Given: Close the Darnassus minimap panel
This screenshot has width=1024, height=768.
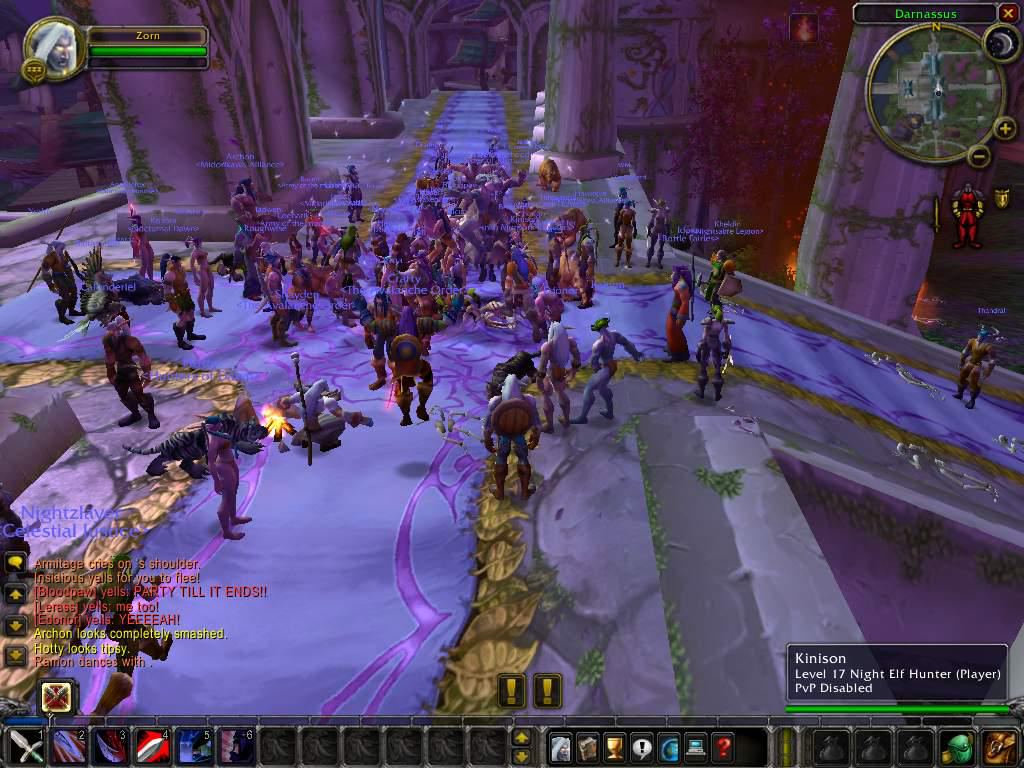Looking at the screenshot, I should 1007,13.
